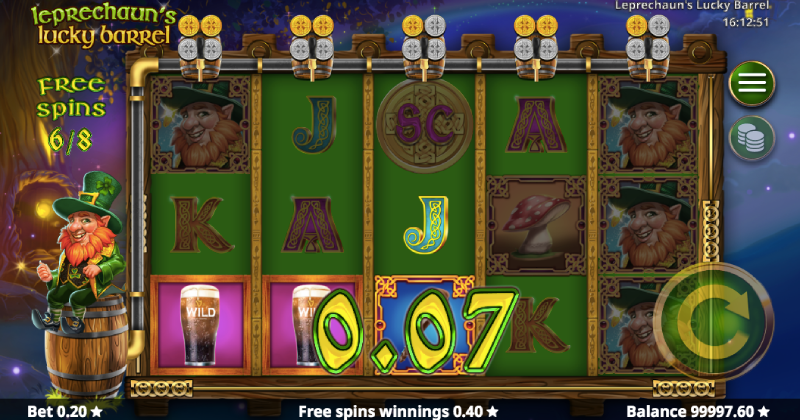Hit the green circular spin button
Image resolution: width=800 pixels, height=420 pixels.
(x=716, y=322)
